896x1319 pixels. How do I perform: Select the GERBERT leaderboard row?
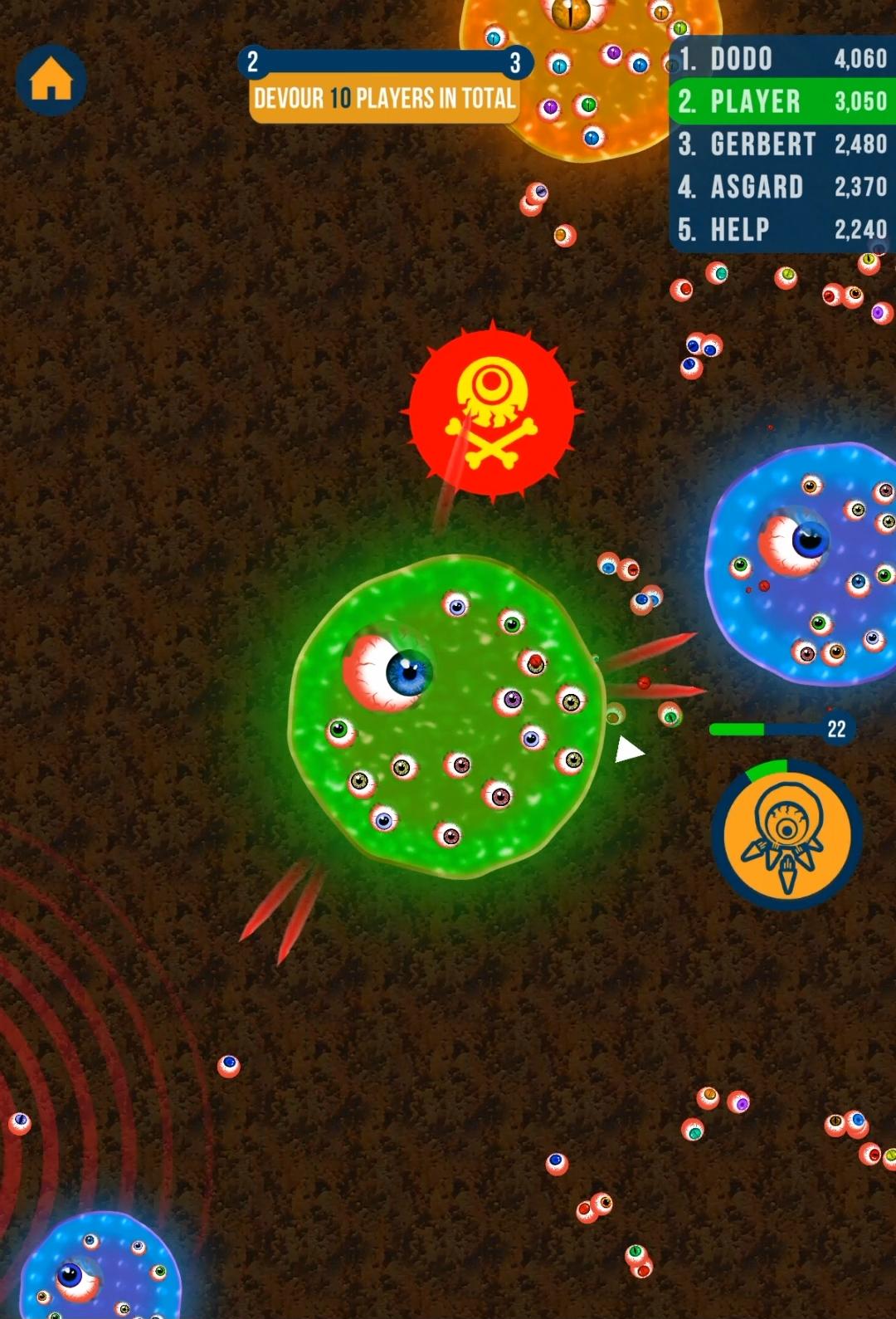click(x=782, y=144)
